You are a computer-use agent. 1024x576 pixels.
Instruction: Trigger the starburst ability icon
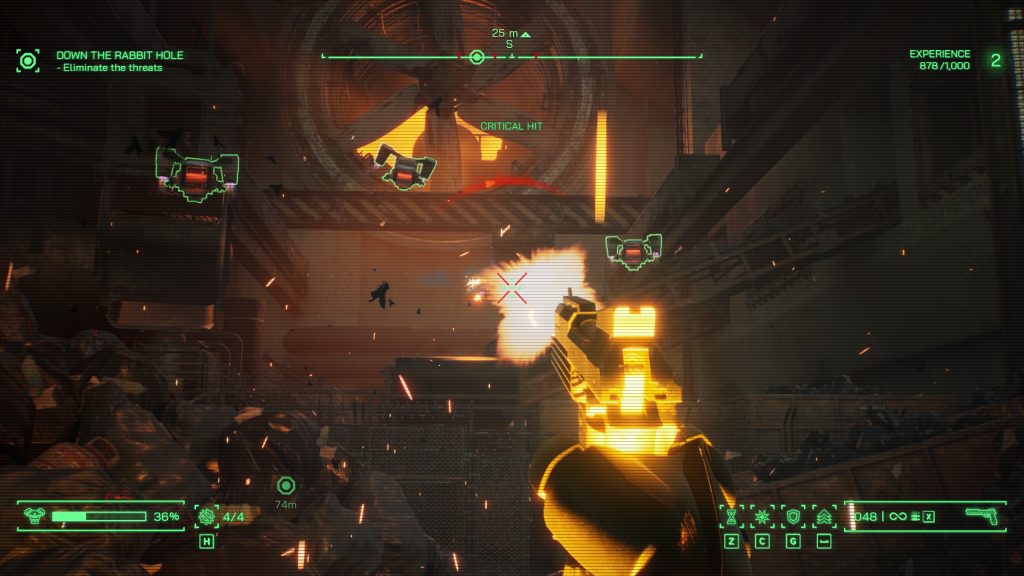pyautogui.click(x=762, y=516)
